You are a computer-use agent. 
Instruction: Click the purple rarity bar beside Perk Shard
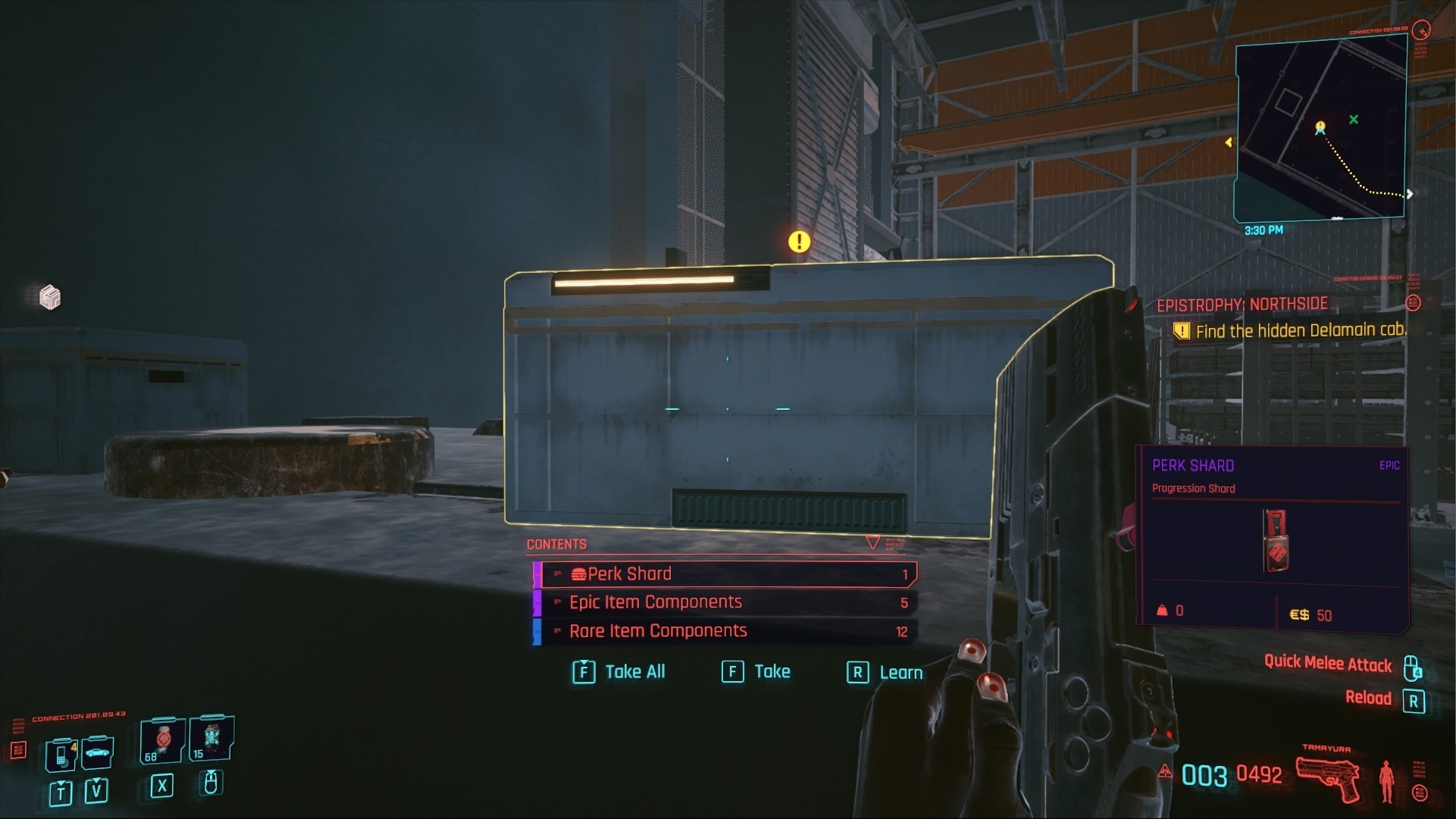[x=539, y=574]
